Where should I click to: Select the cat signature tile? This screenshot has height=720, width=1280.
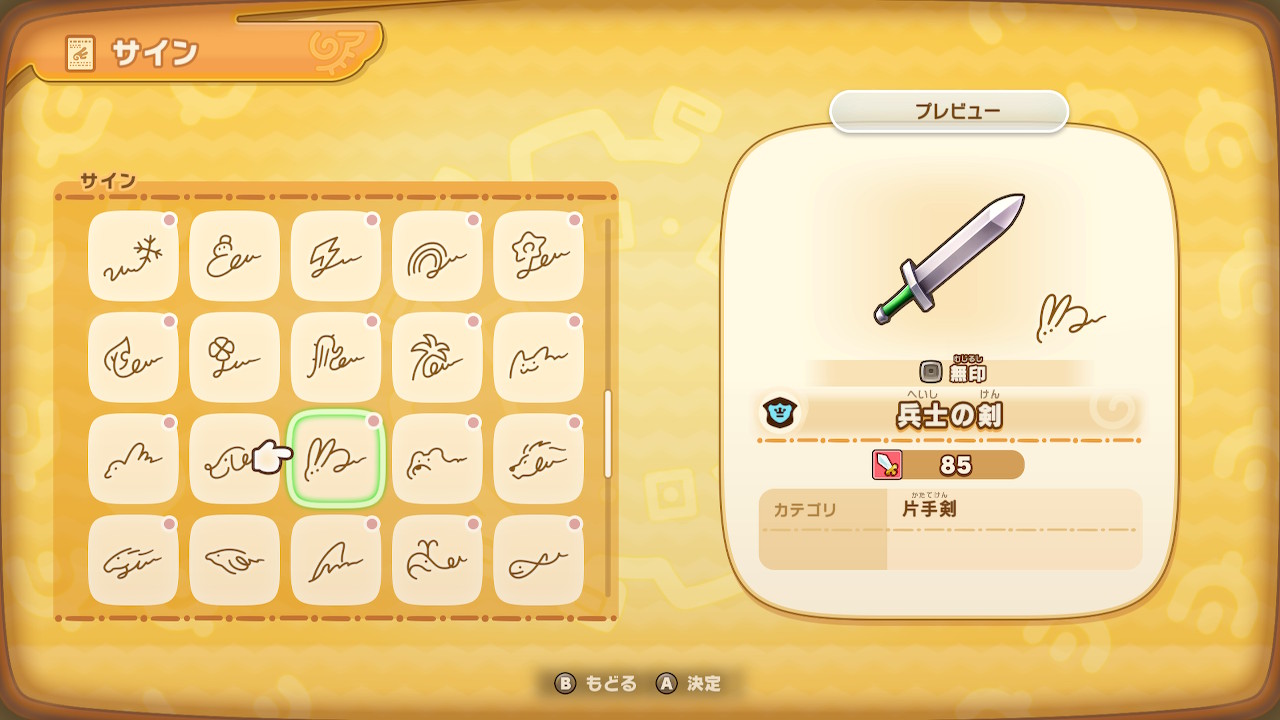click(539, 358)
